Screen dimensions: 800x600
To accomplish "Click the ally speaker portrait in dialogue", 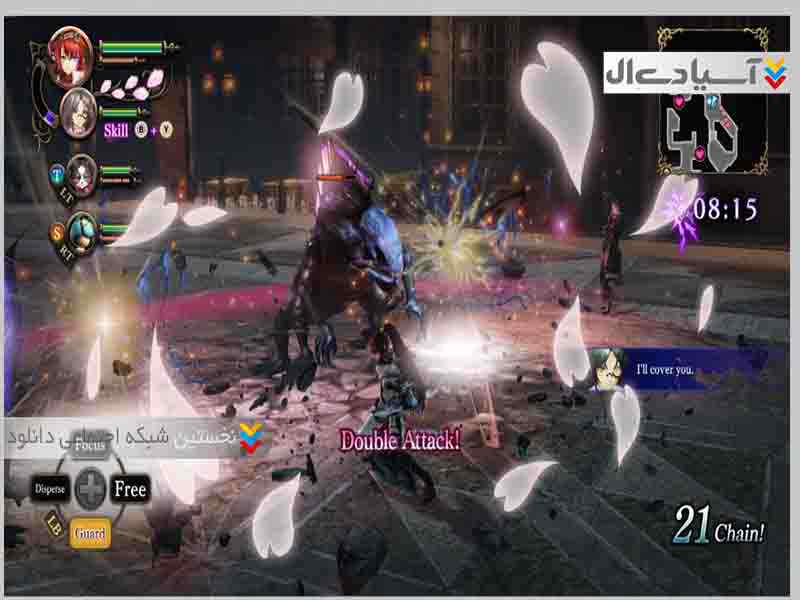I will (x=609, y=369).
